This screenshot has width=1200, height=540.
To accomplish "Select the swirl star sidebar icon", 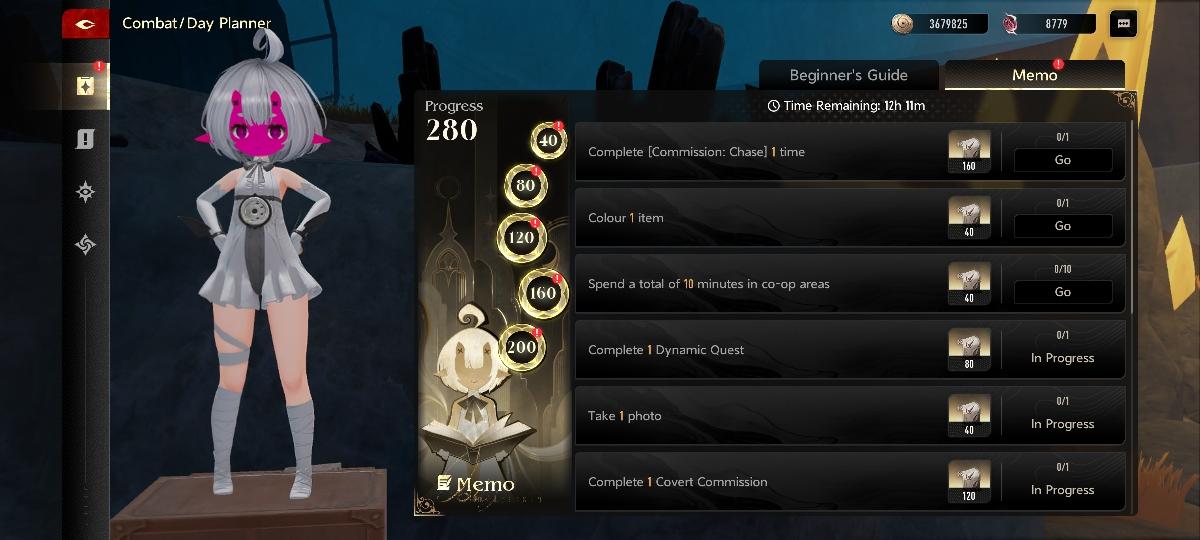I will coord(85,244).
